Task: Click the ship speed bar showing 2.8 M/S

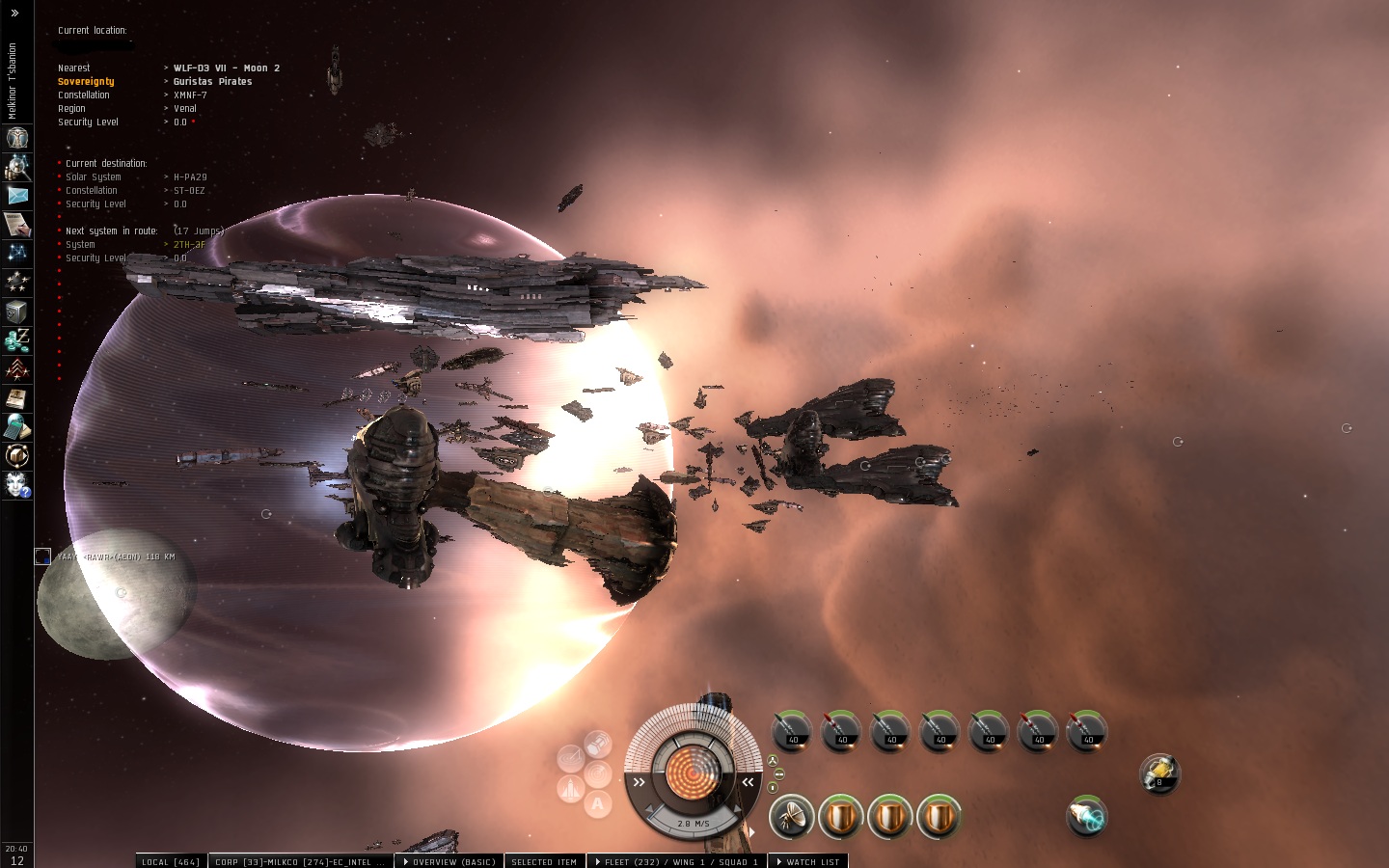Action: tap(693, 823)
